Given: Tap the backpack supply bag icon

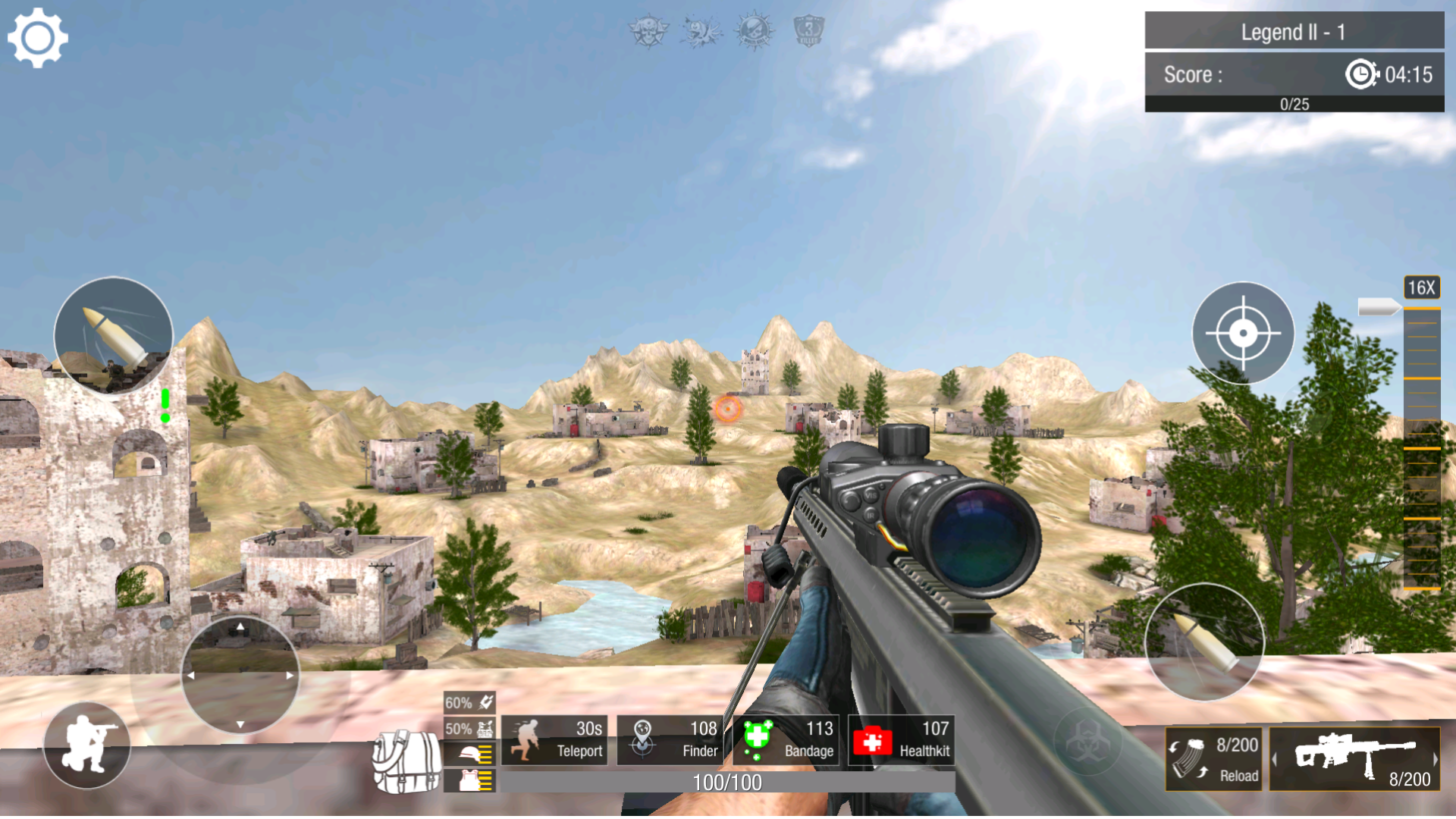Looking at the screenshot, I should pos(406,762).
